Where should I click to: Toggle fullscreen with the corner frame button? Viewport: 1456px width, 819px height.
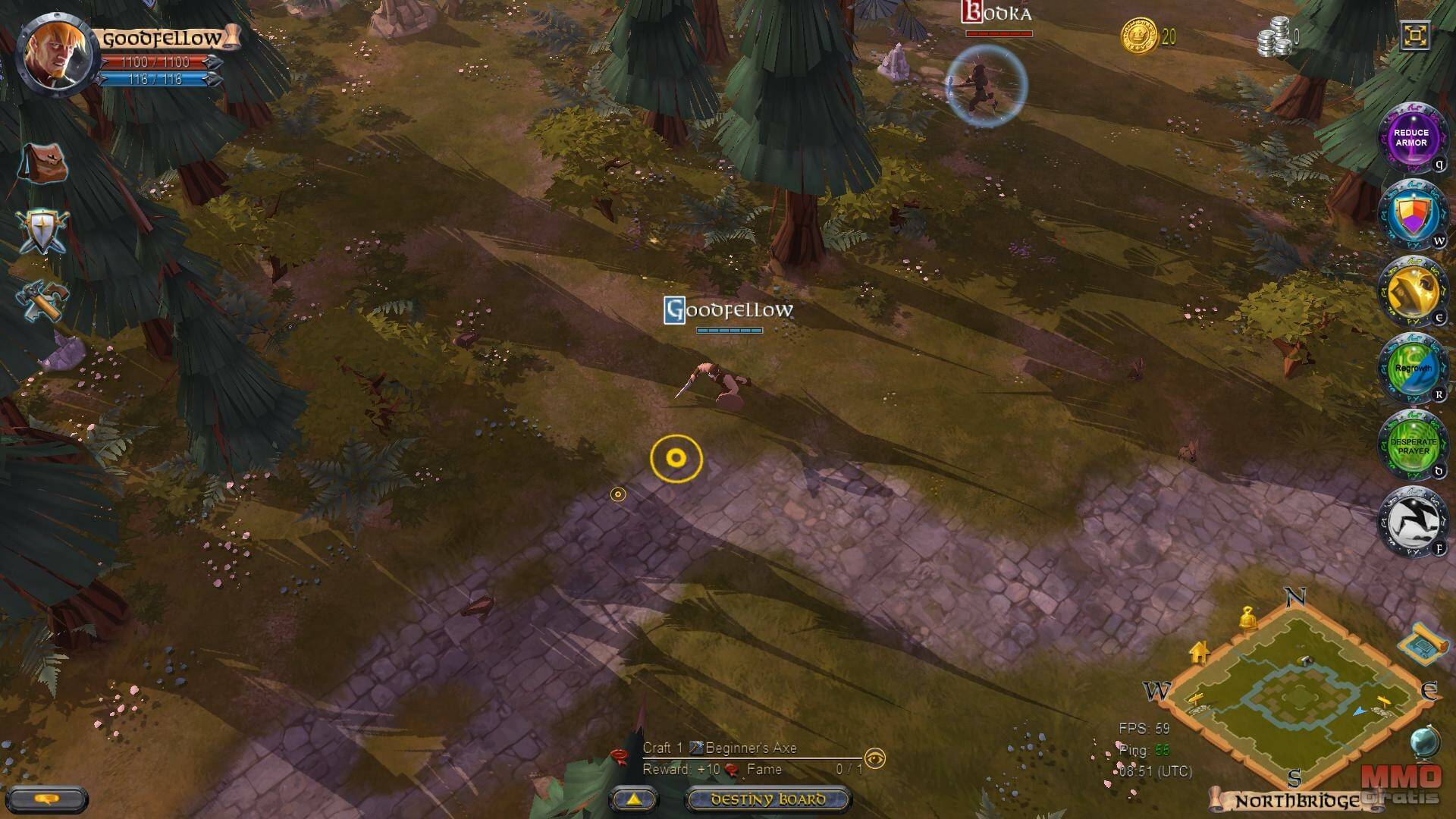(x=1415, y=36)
